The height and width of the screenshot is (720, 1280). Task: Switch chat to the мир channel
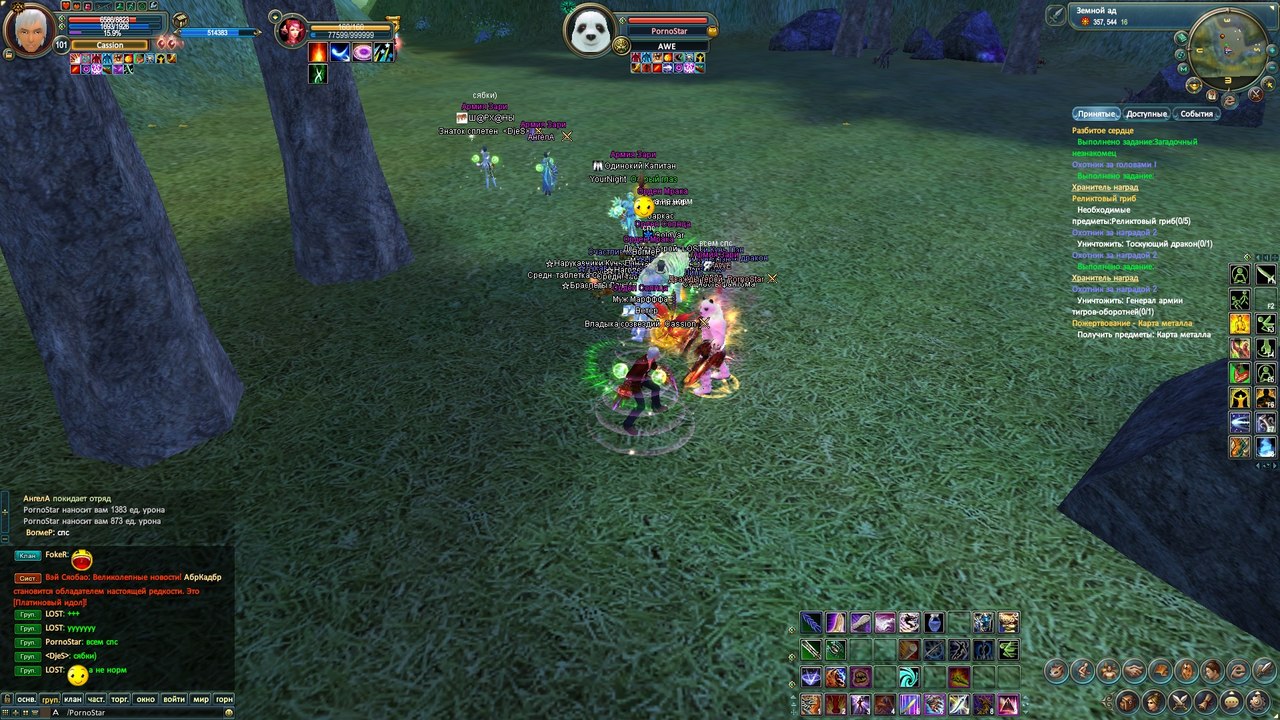tap(201, 699)
